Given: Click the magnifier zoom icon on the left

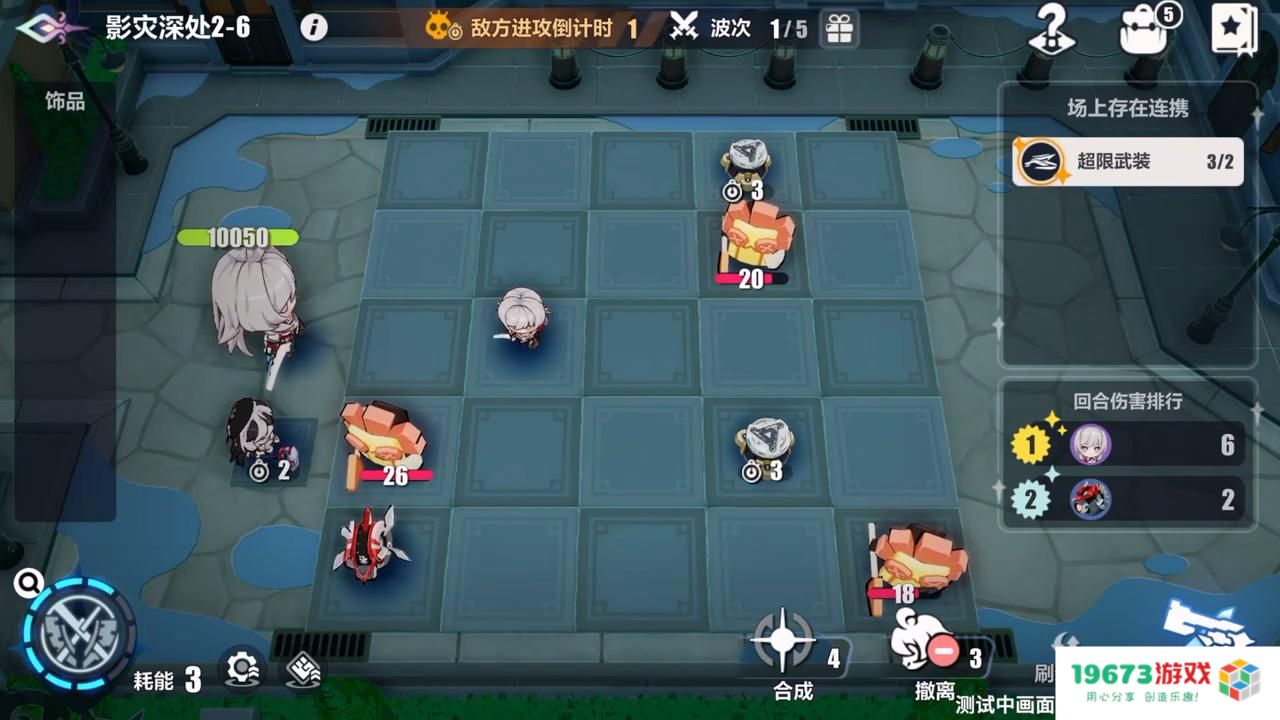Looking at the screenshot, I should [x=28, y=580].
